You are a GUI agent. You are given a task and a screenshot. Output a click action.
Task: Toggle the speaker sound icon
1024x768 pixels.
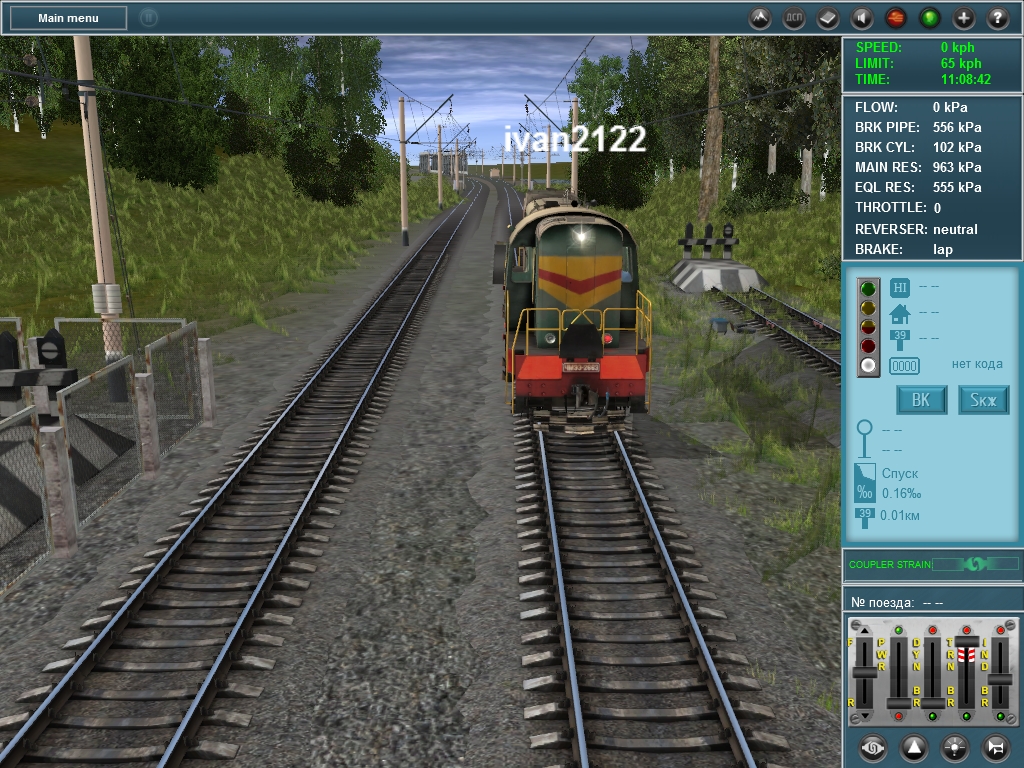pos(862,18)
